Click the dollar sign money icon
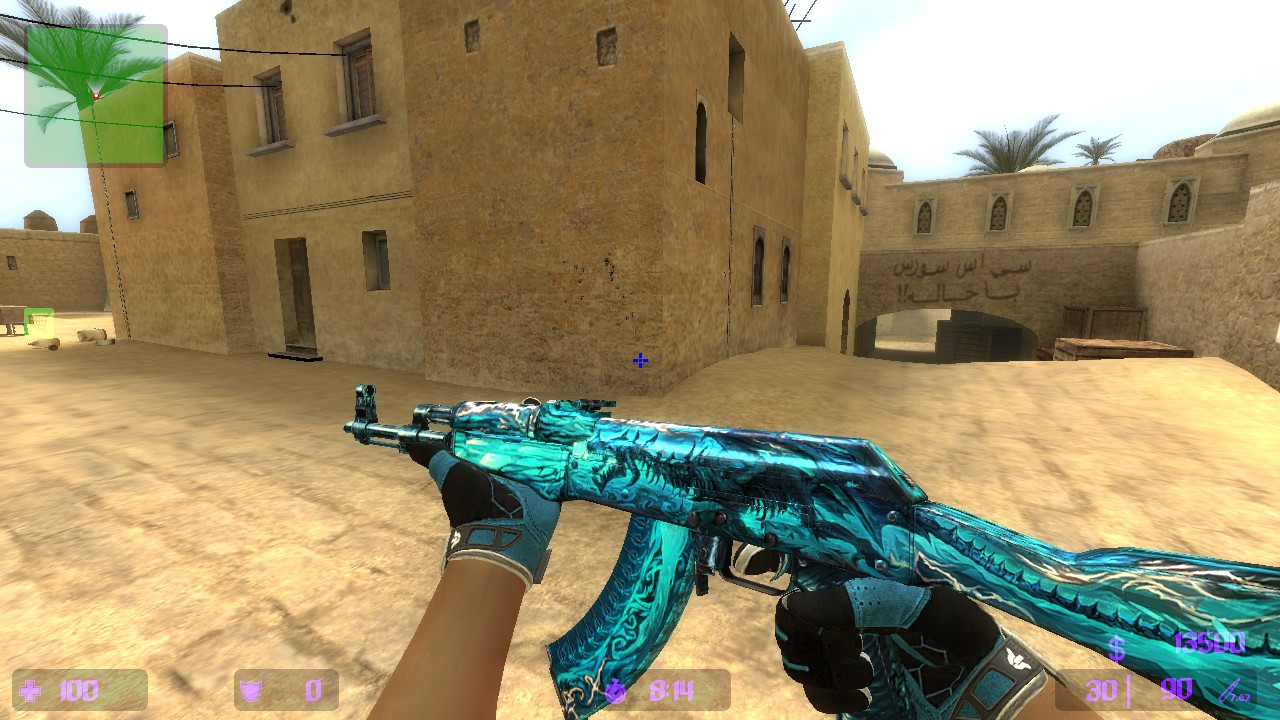Viewport: 1280px width, 720px height. tap(1118, 648)
